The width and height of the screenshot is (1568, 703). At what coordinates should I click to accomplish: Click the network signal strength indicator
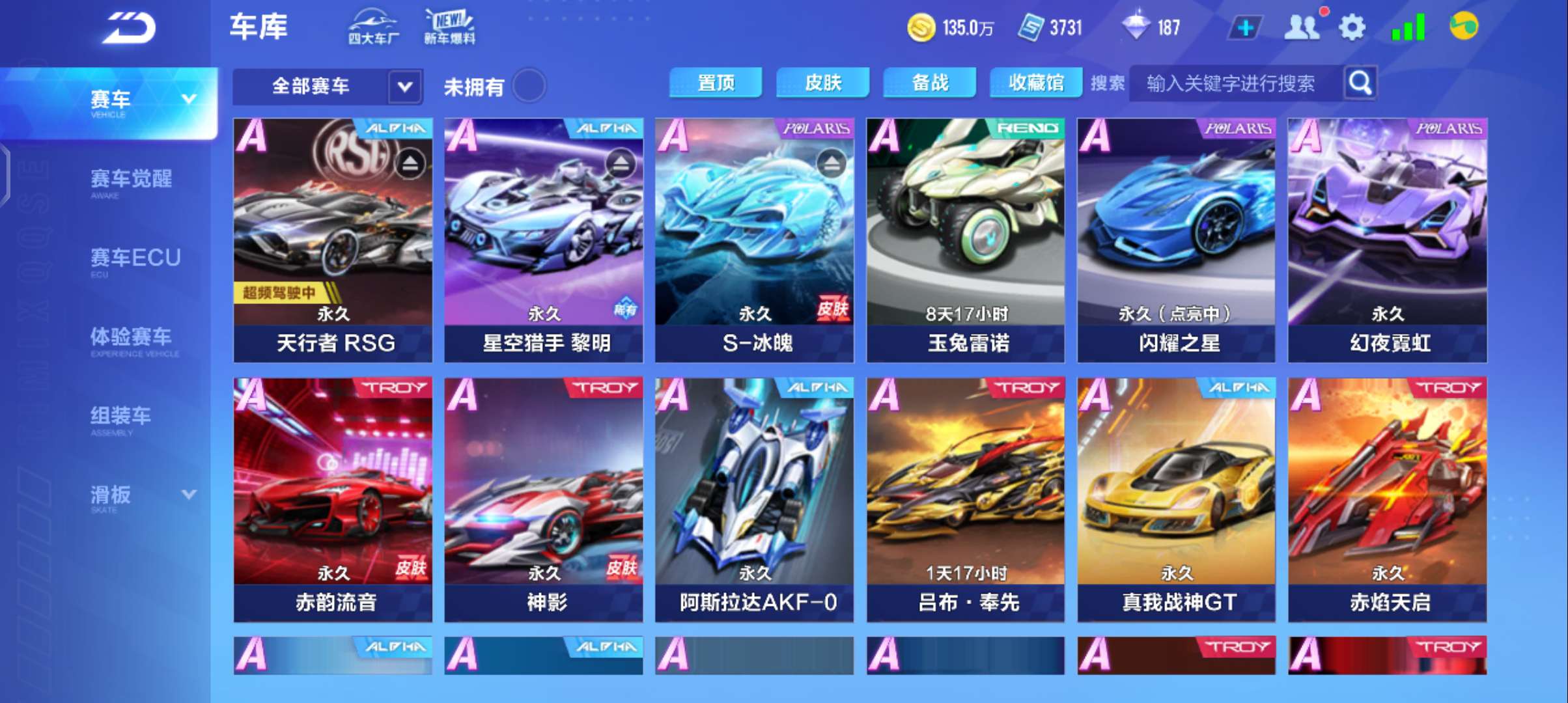tap(1410, 27)
